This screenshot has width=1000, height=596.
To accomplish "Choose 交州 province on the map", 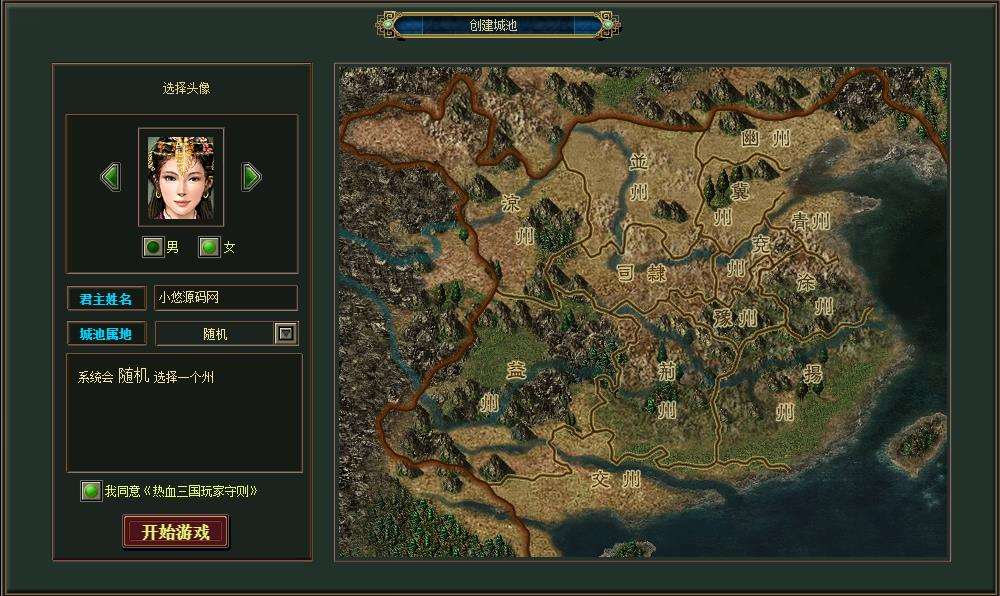I will tap(616, 478).
